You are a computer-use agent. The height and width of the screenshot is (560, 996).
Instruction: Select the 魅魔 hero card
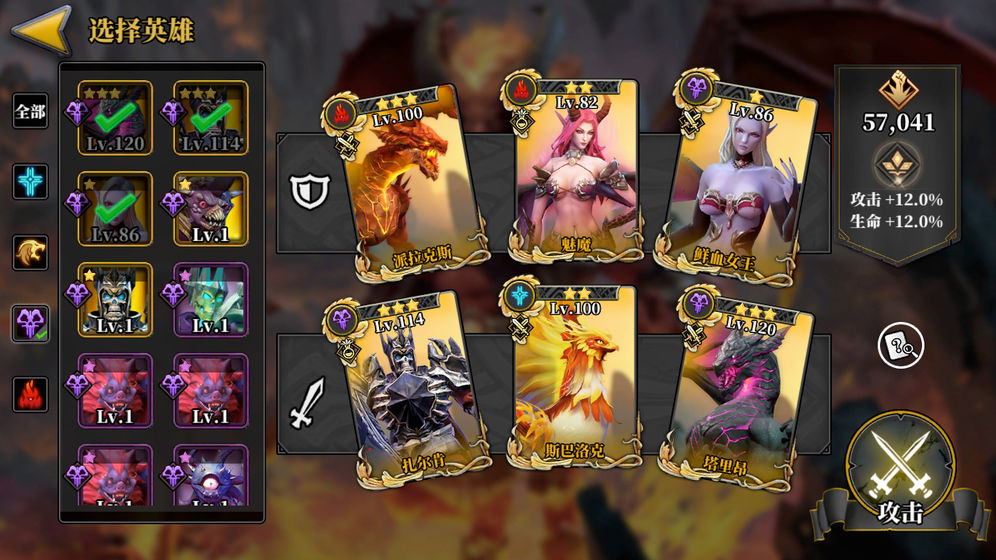point(577,170)
